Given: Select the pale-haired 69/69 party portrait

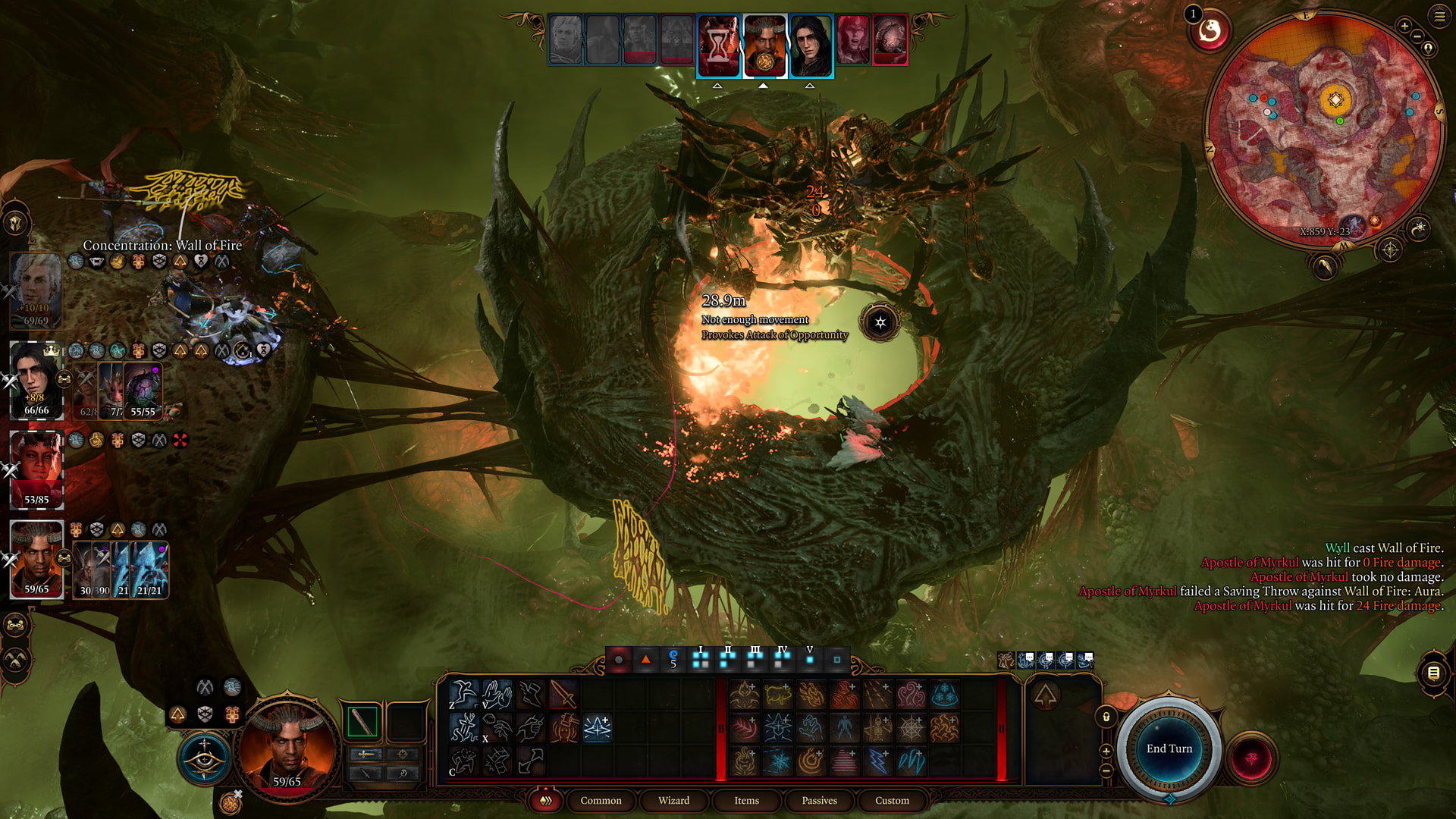Looking at the screenshot, I should pos(36,290).
